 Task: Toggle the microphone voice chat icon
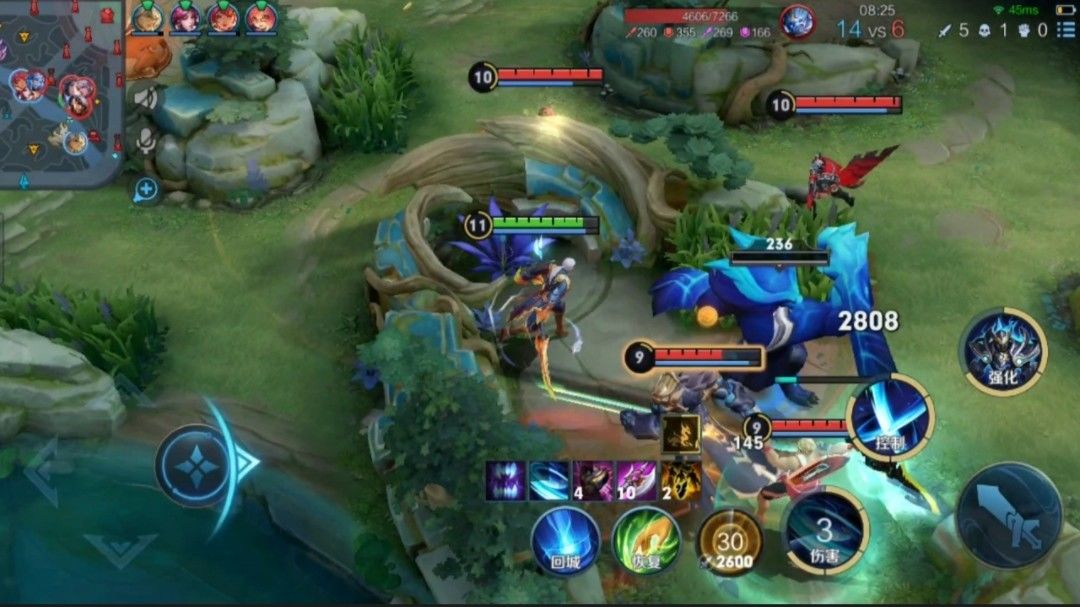[146, 140]
